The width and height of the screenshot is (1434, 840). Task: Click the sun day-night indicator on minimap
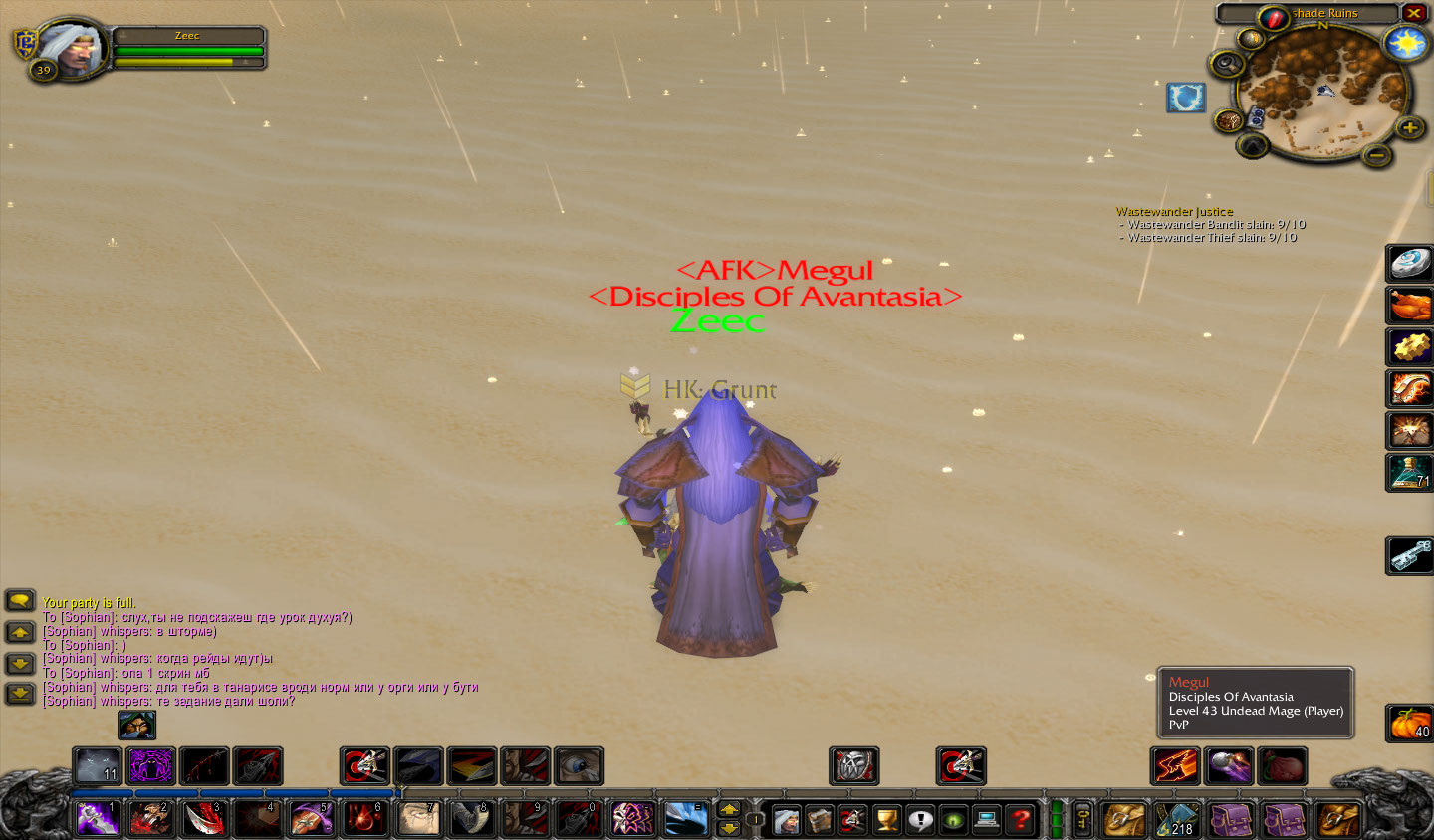[1405, 43]
